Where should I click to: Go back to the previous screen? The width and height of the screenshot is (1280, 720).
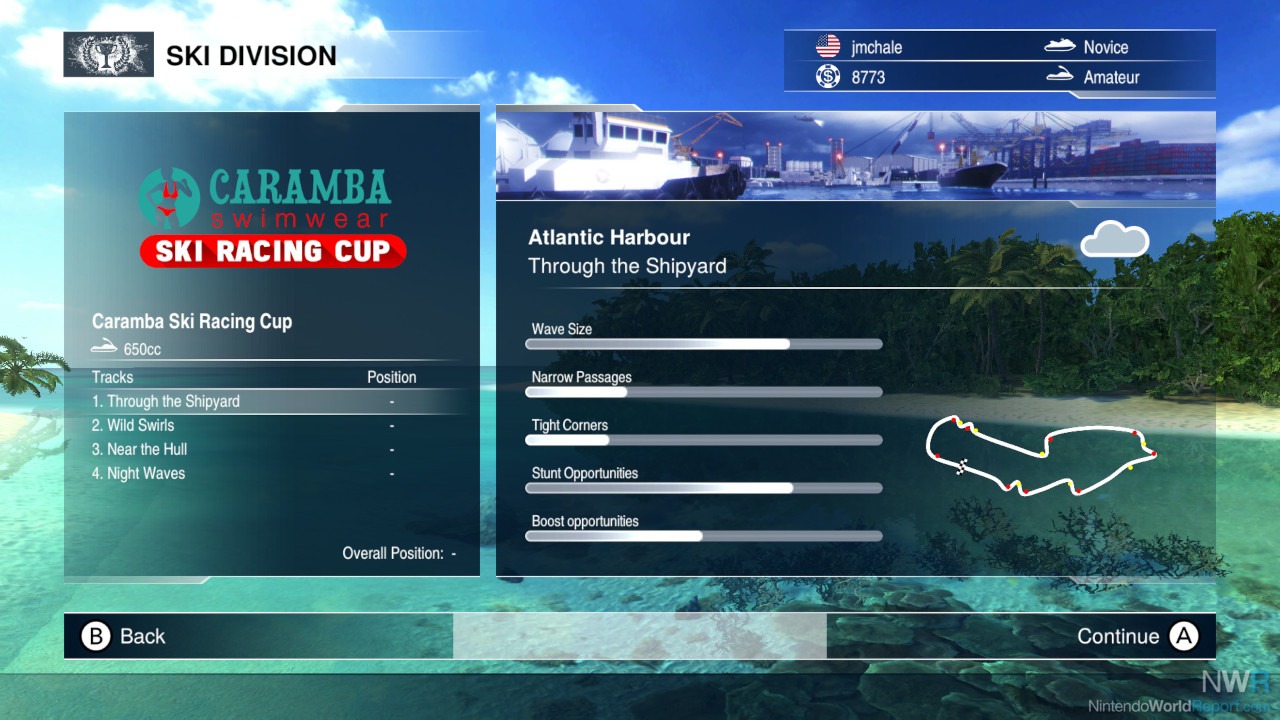(124, 636)
